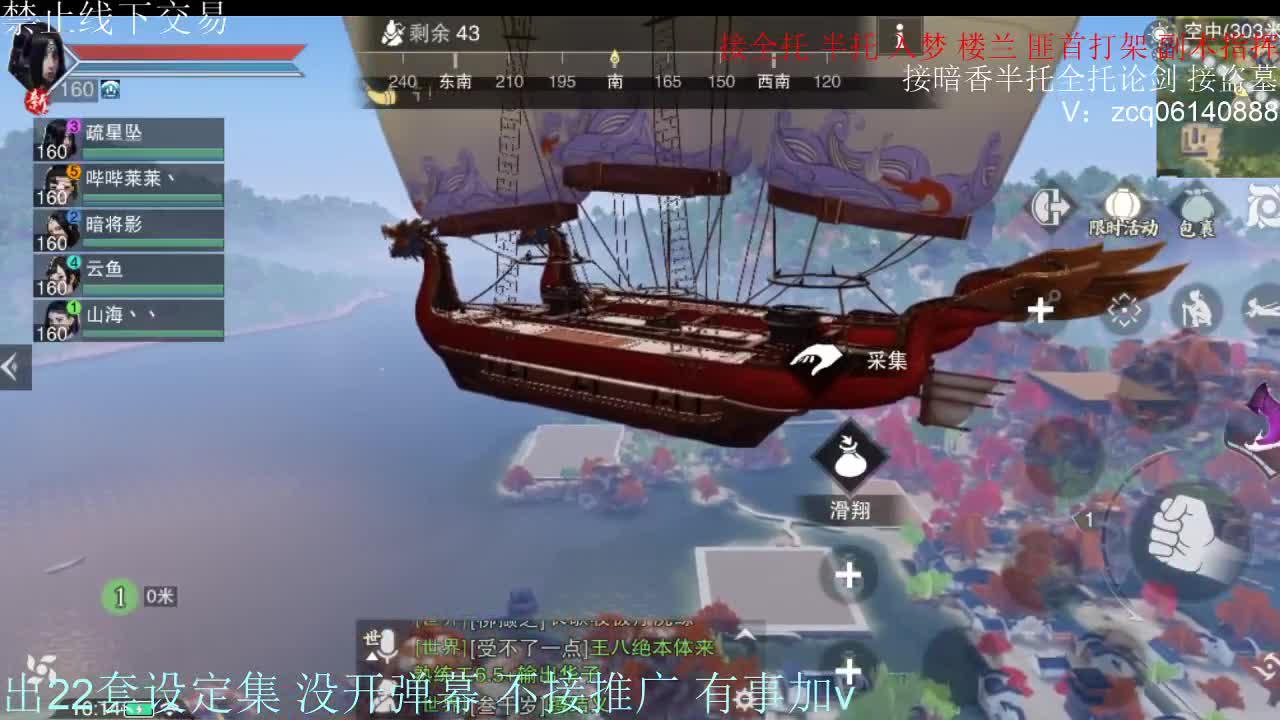Click the plus button beside the glide skill
This screenshot has height=720, width=1280.
tap(848, 578)
